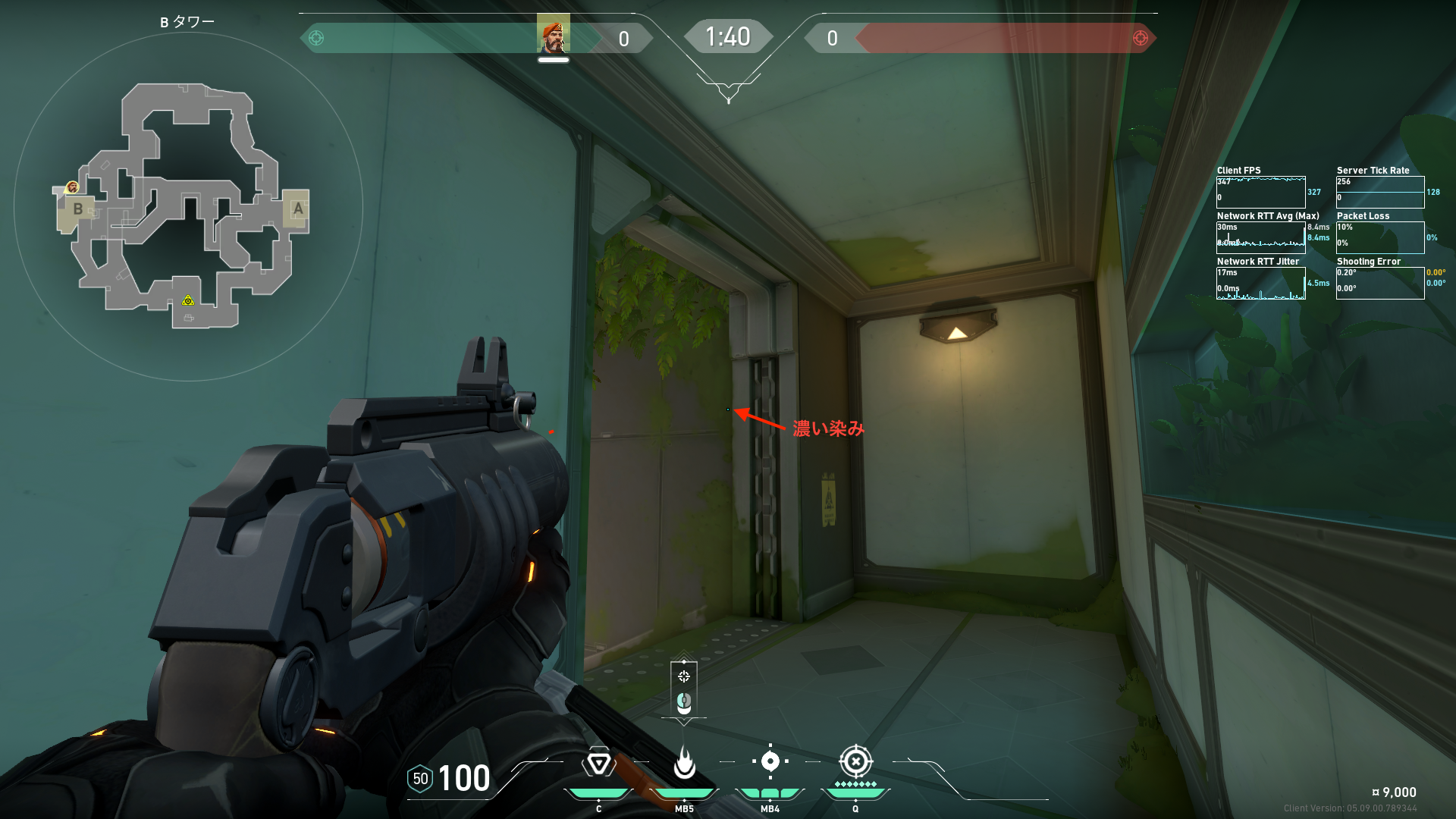Trigger the Orbital Strike ultimate icon
The width and height of the screenshot is (1456, 819).
(855, 761)
